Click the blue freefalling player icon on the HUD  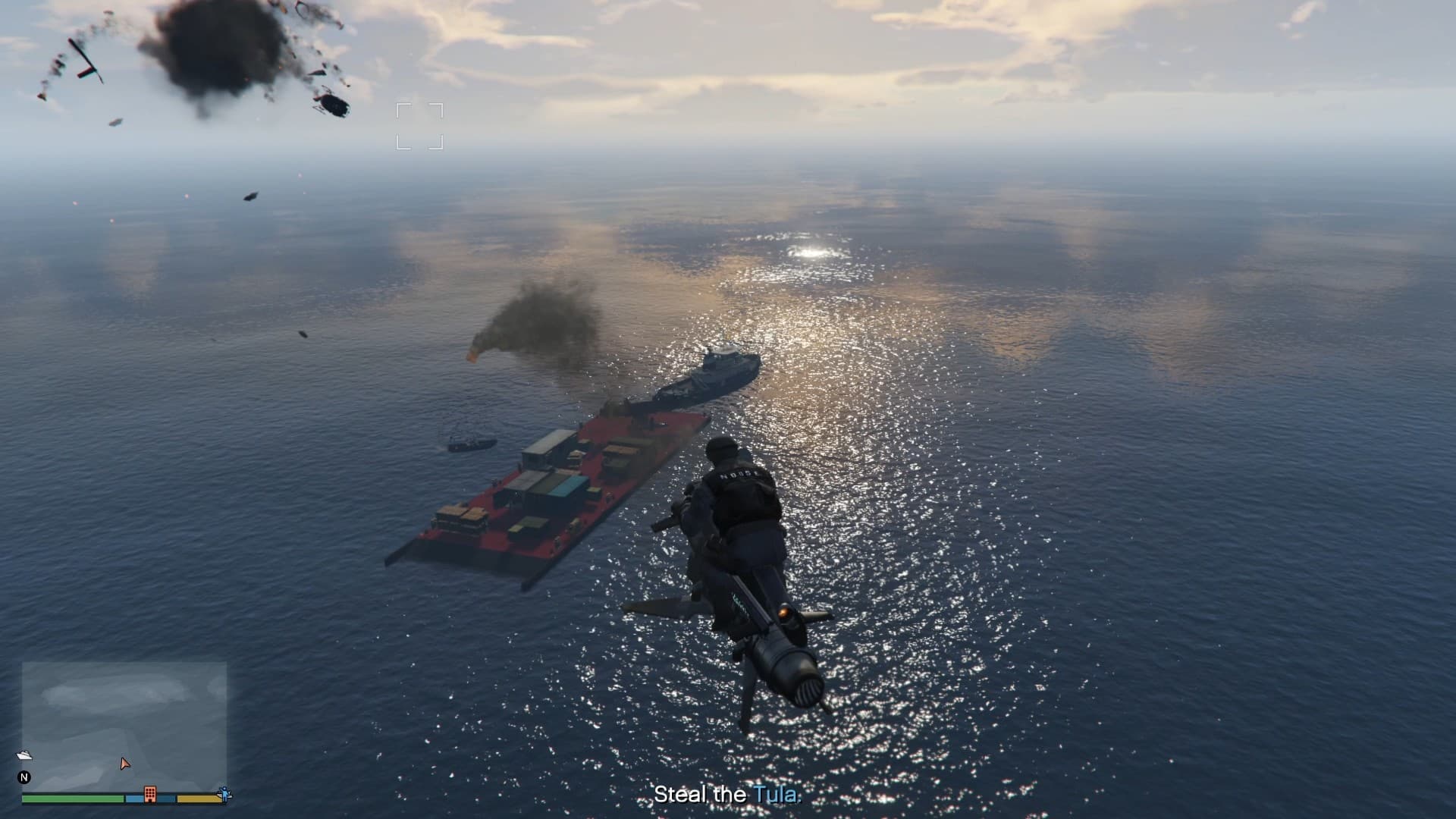(225, 793)
